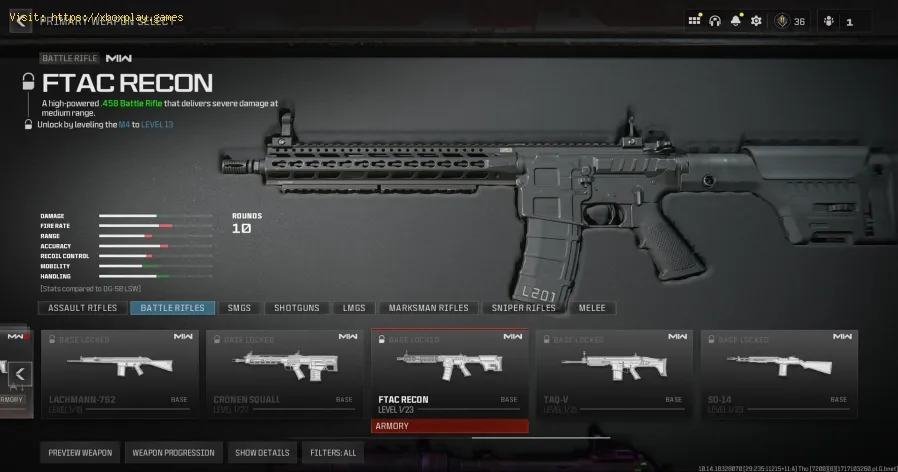This screenshot has height=472, width=898.
Task: Select the Battle Rifles category tab
Action: pyautogui.click(x=173, y=308)
